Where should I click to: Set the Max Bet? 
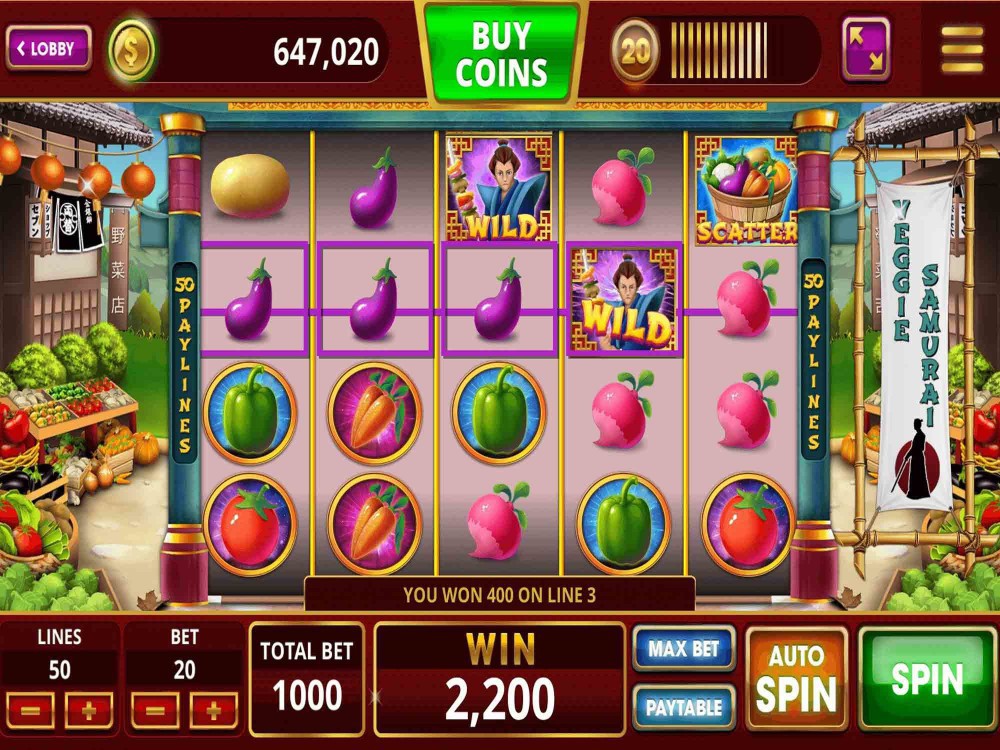[684, 649]
